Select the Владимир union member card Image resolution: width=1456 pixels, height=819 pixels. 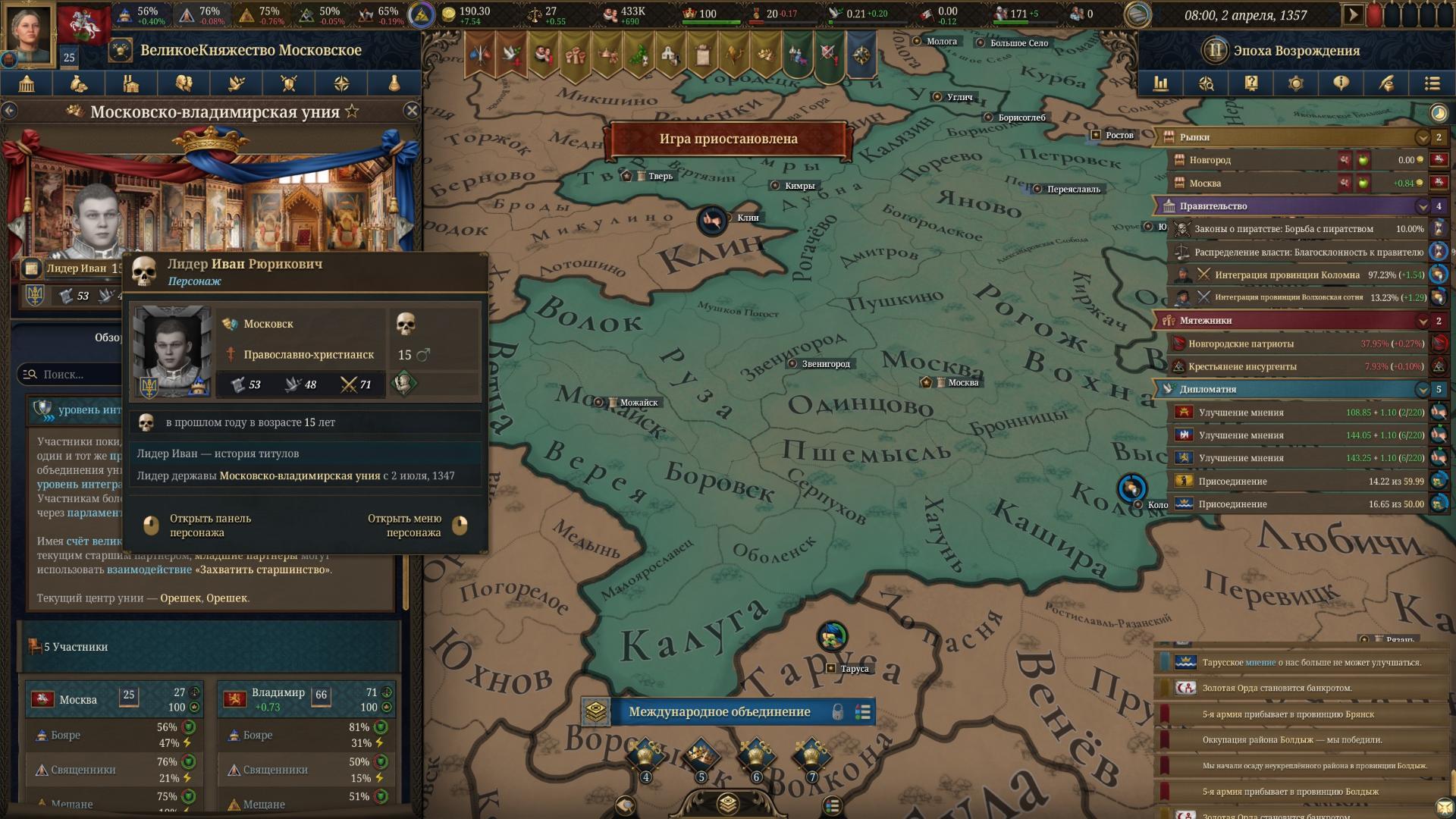tap(306, 699)
